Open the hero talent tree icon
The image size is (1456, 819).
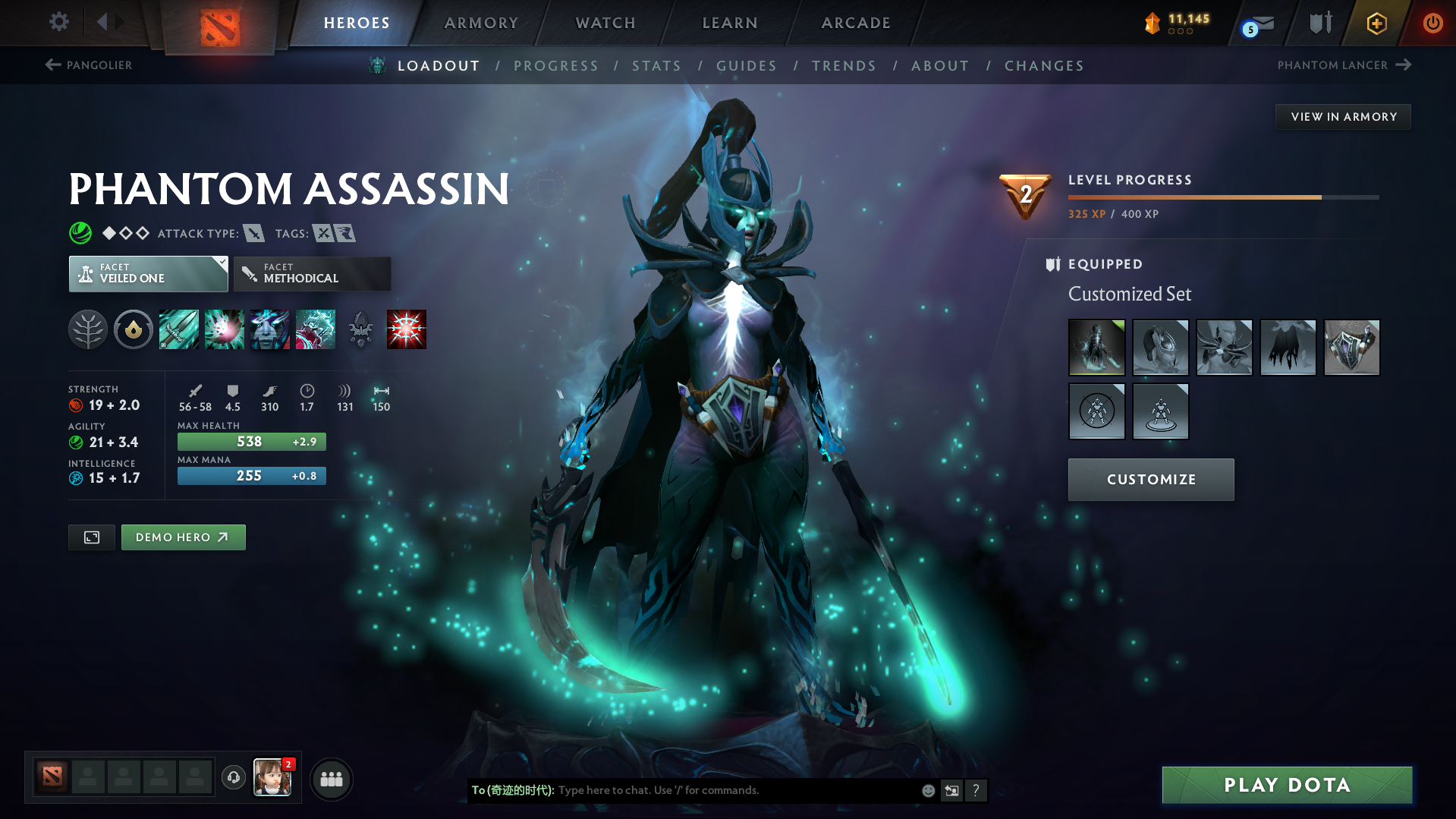(x=87, y=329)
